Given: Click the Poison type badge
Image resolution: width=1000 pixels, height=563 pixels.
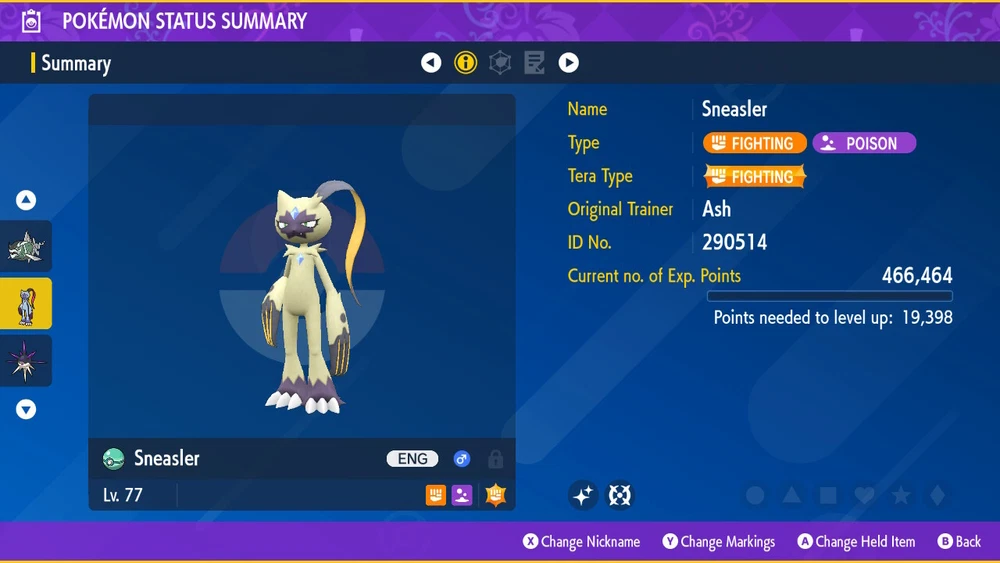Looking at the screenshot, I should coord(864,143).
